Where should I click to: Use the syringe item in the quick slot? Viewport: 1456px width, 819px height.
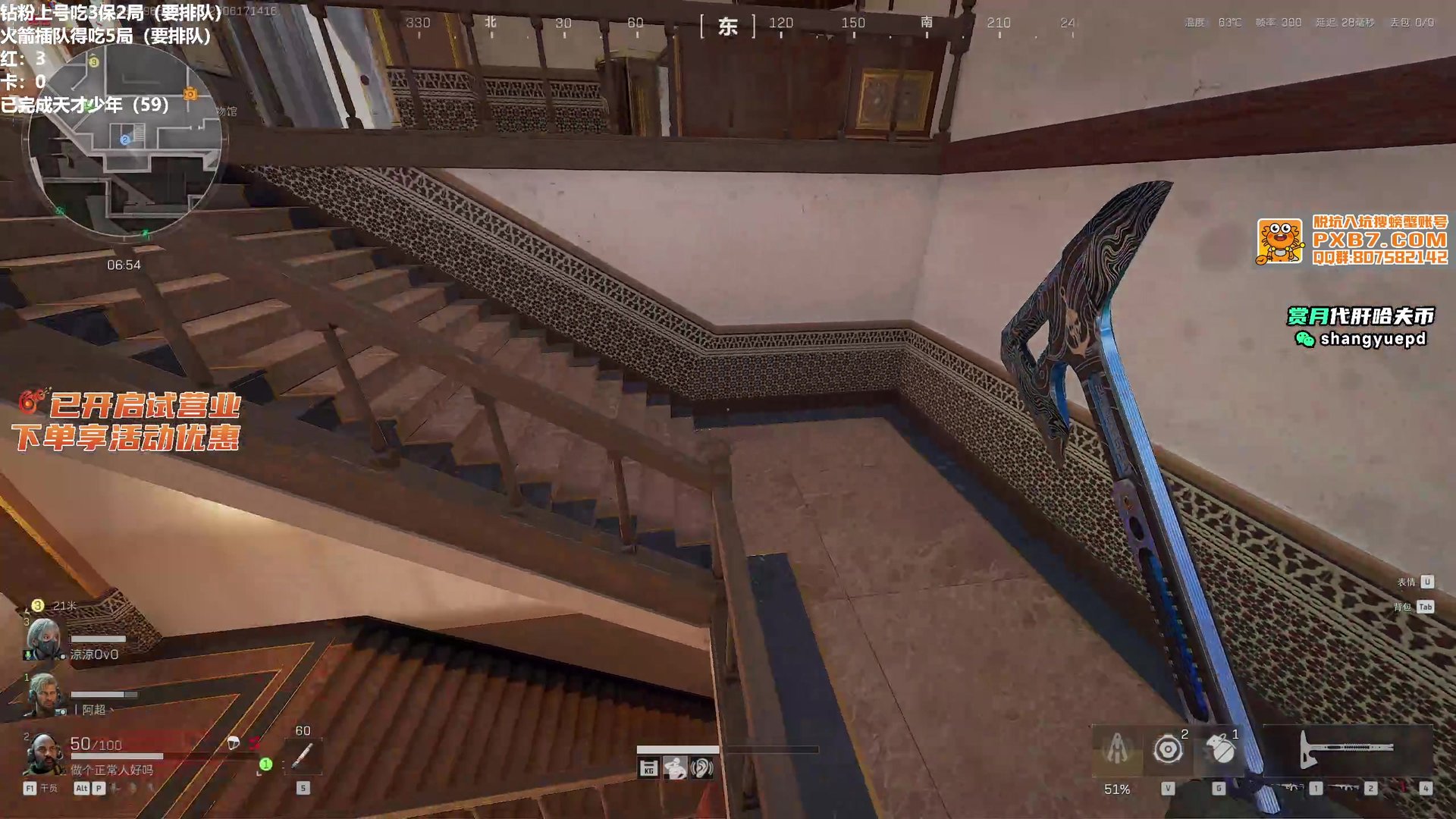(303, 755)
